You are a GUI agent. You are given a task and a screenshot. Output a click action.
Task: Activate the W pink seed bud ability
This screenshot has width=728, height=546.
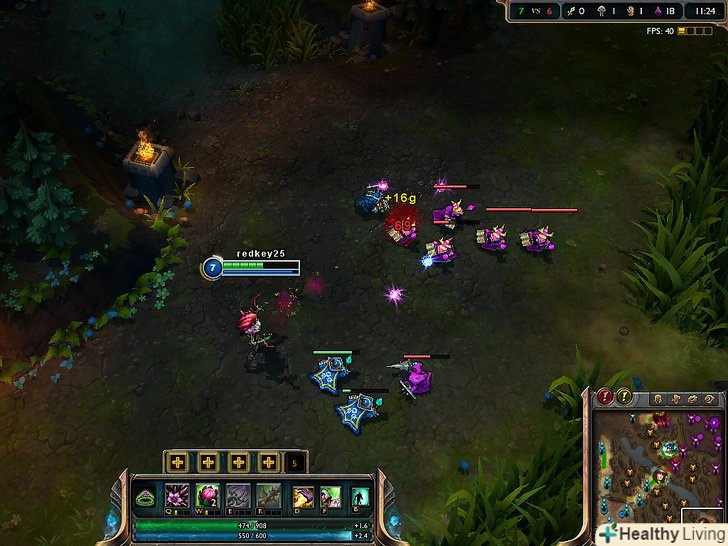[208, 496]
